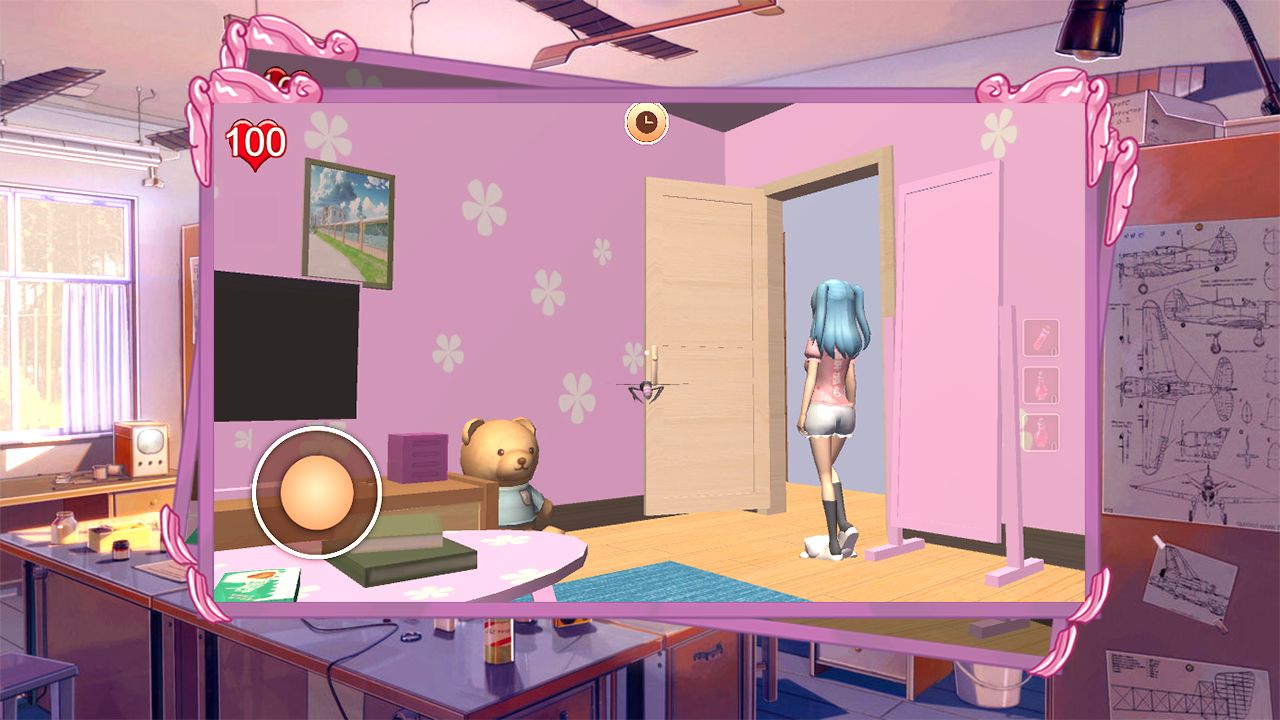1280x720 pixels.
Task: Select the test tube item slot
Action: coord(1041,338)
